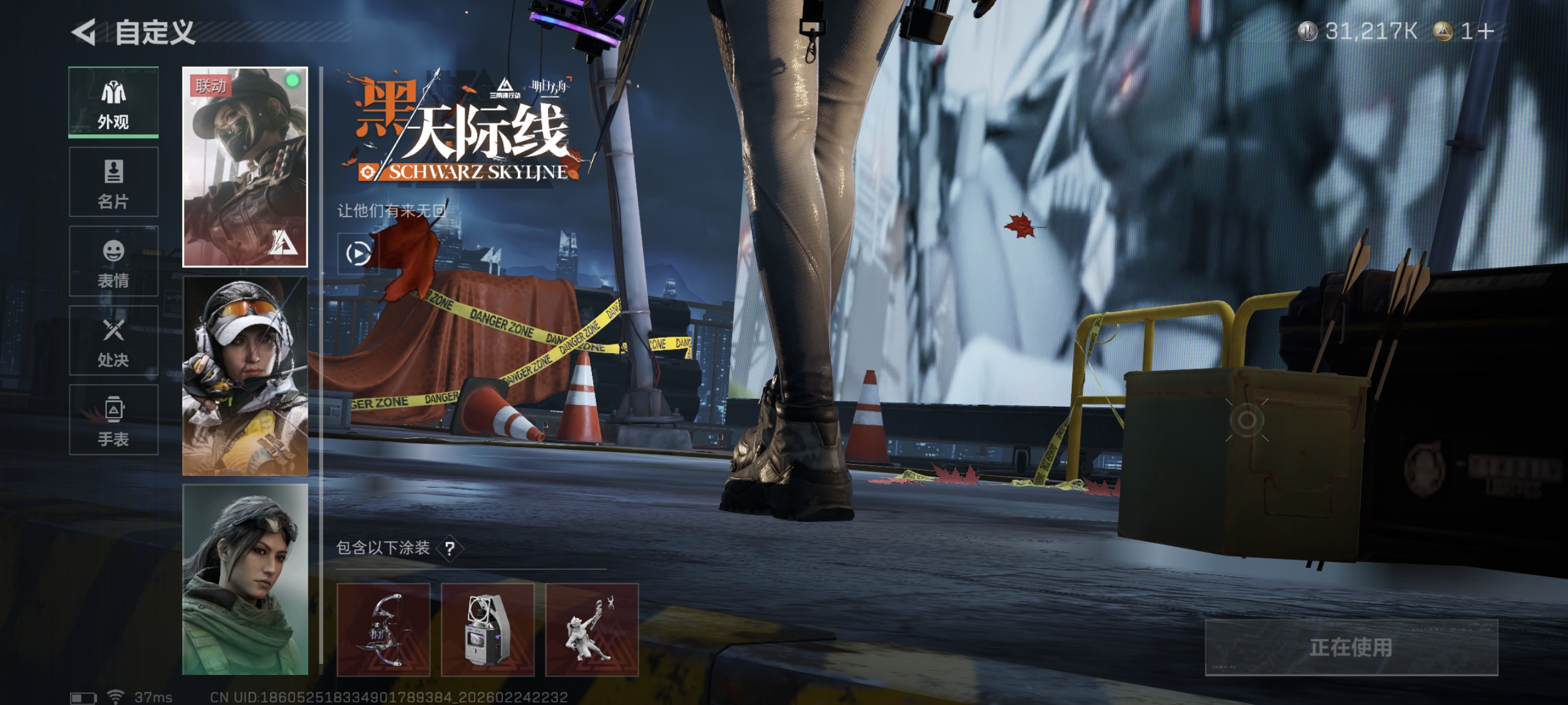Add gold currency with the plus button
The image size is (1568, 705).
pyautogui.click(x=1486, y=31)
